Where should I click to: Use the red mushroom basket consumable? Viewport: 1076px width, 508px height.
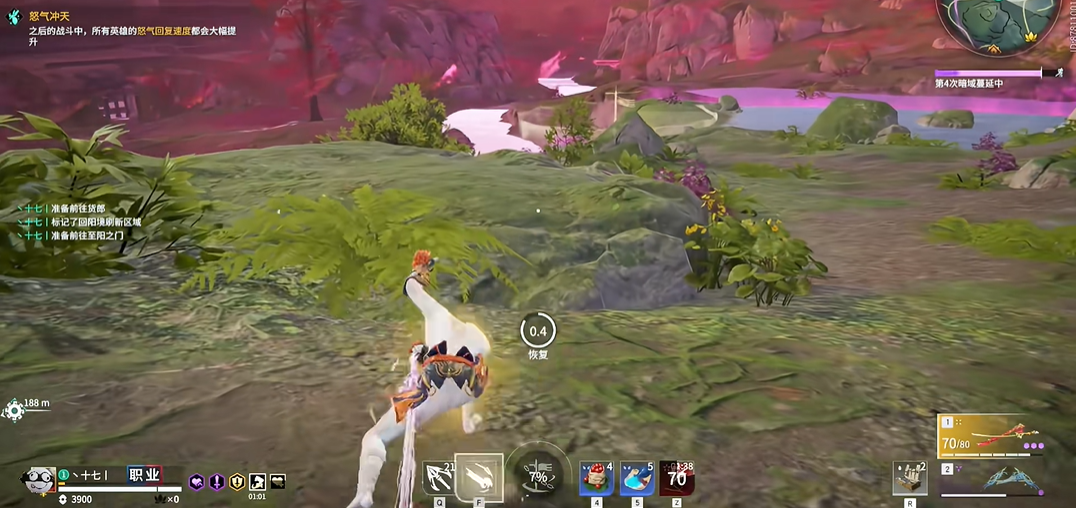597,479
